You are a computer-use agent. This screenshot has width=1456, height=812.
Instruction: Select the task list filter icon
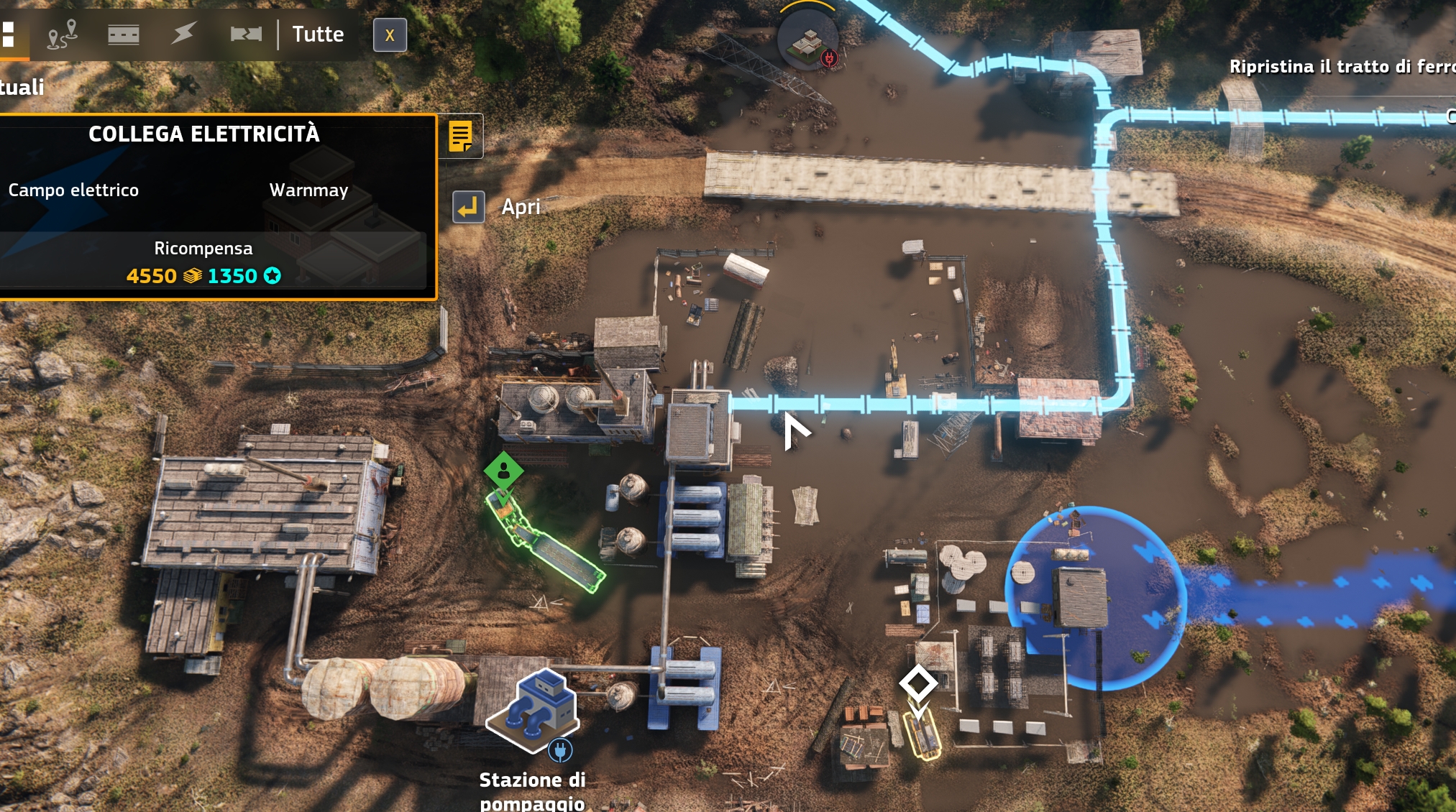9,34
